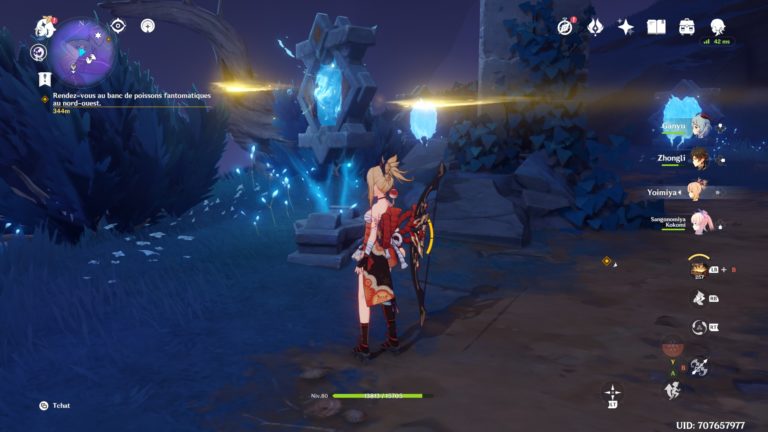Image resolution: width=768 pixels, height=432 pixels.
Task: Use the food pouch quick item
Action: (x=698, y=267)
